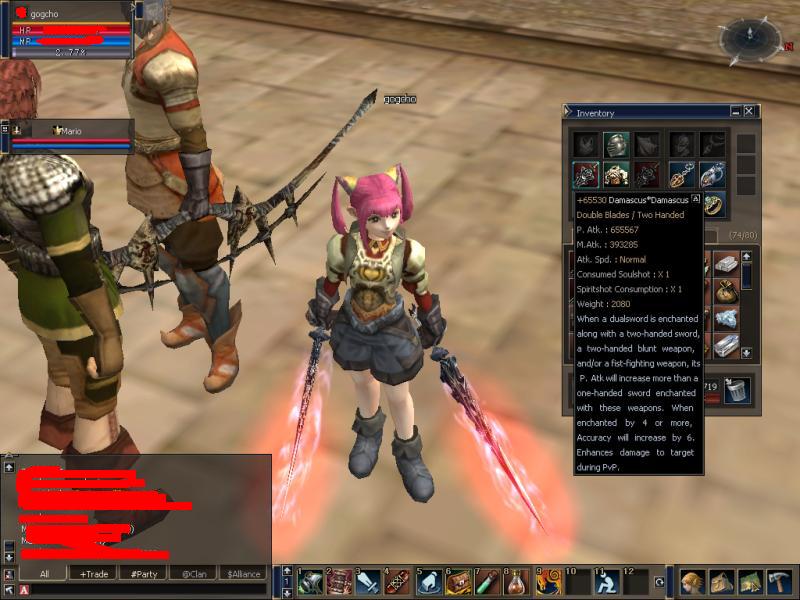Viewport: 800px width, 600px height.
Task: Select the equipped helmet slot
Action: 618,144
